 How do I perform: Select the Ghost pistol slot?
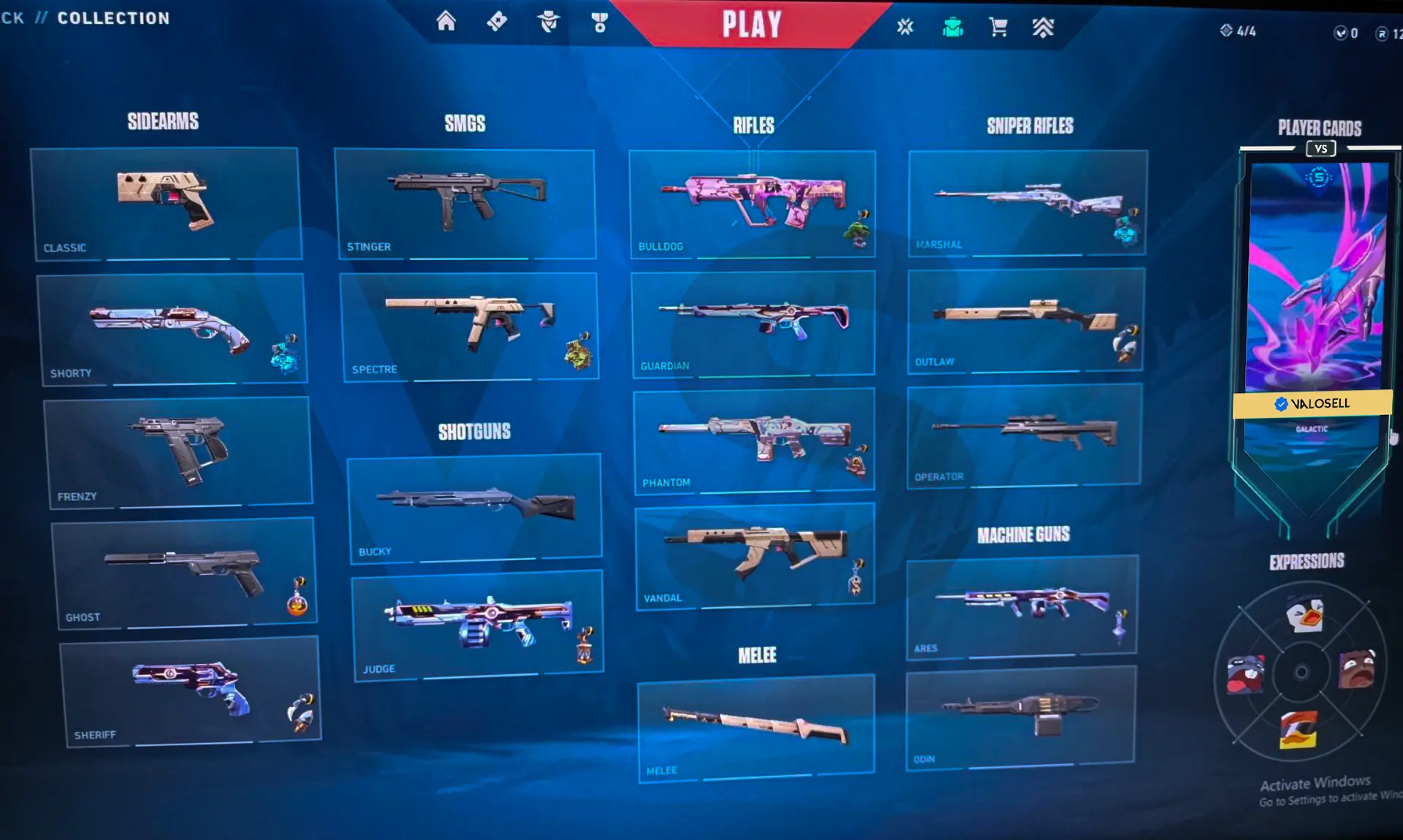(183, 573)
